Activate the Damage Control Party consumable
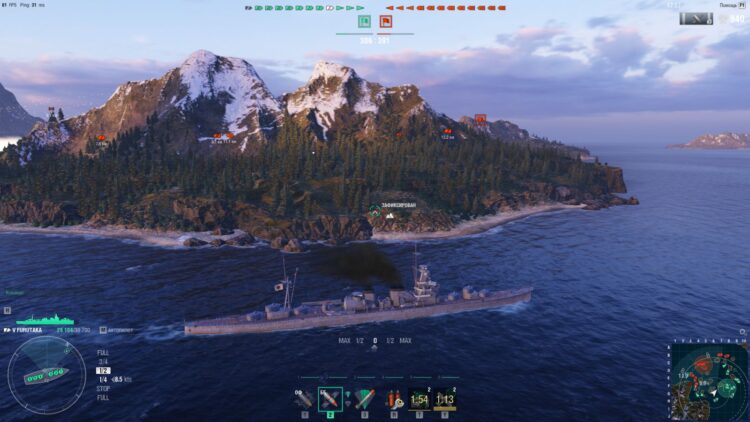 394,399
